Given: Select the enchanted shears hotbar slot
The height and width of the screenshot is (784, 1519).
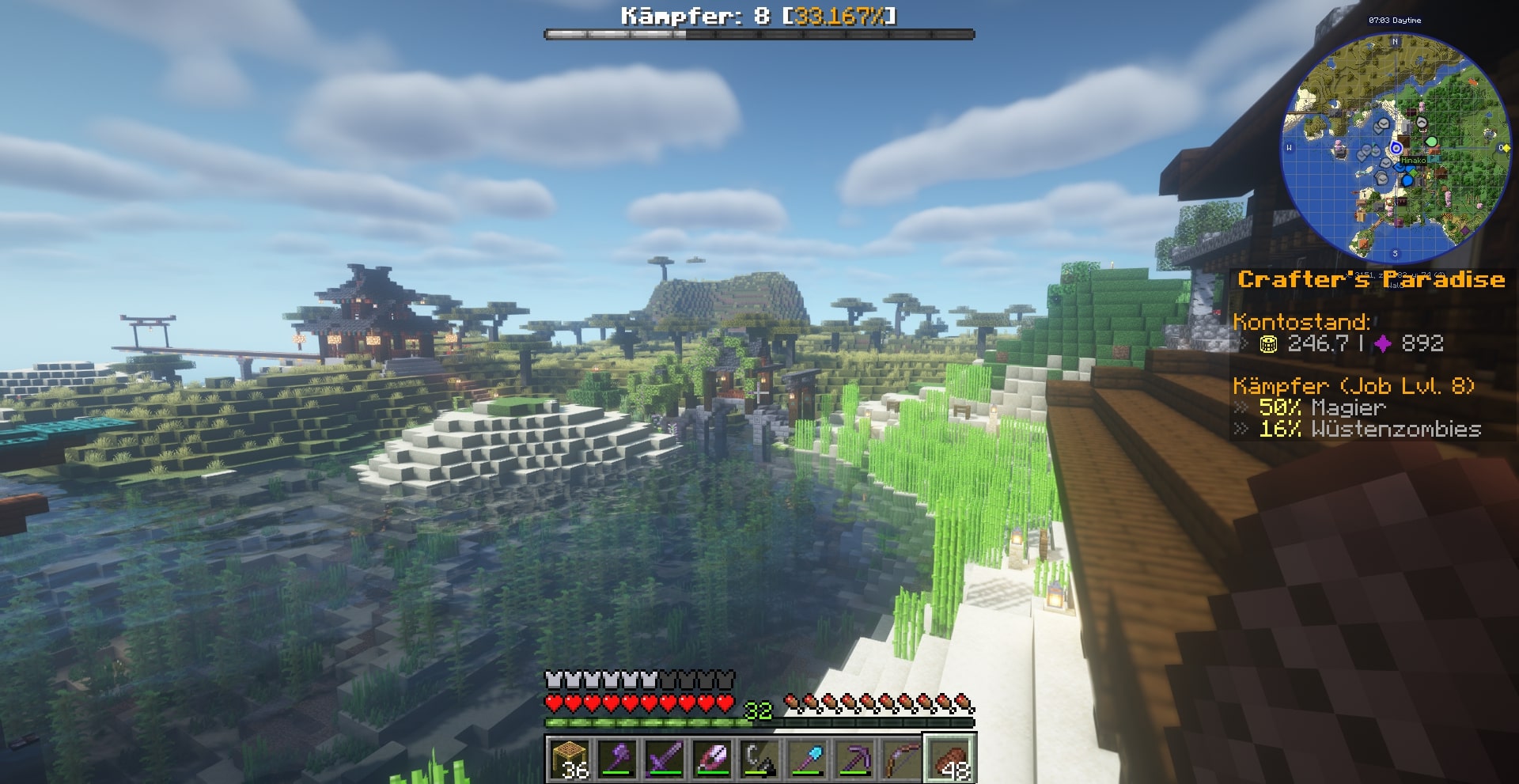Looking at the screenshot, I should 712,759.
